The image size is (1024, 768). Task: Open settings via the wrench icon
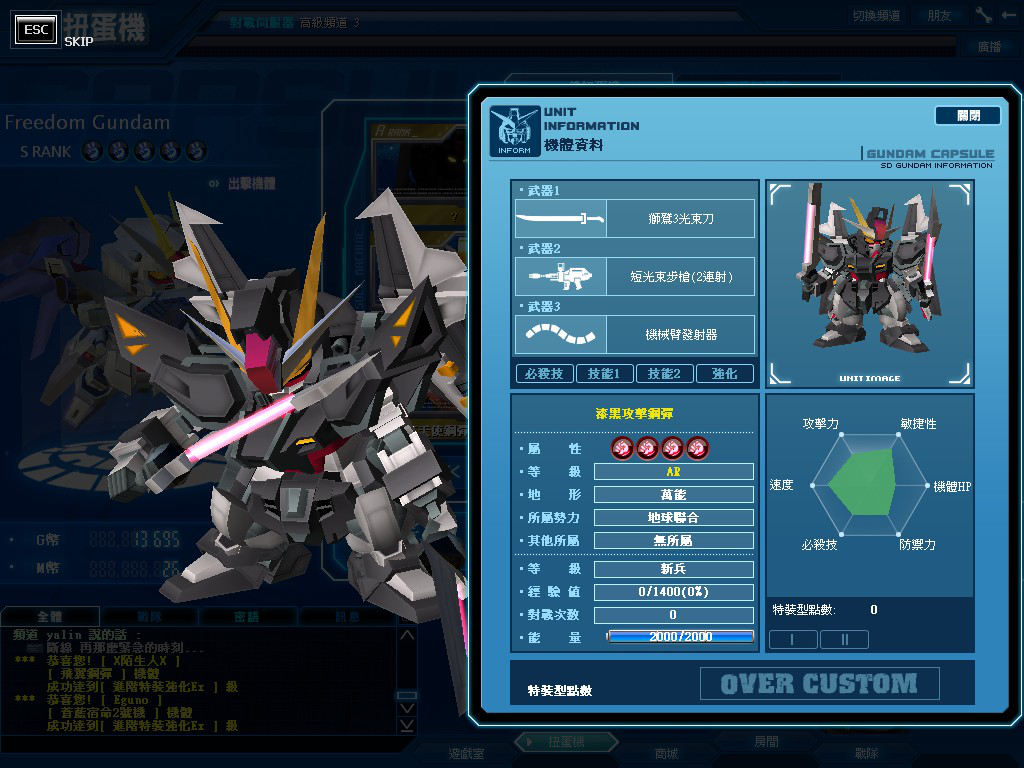[984, 16]
